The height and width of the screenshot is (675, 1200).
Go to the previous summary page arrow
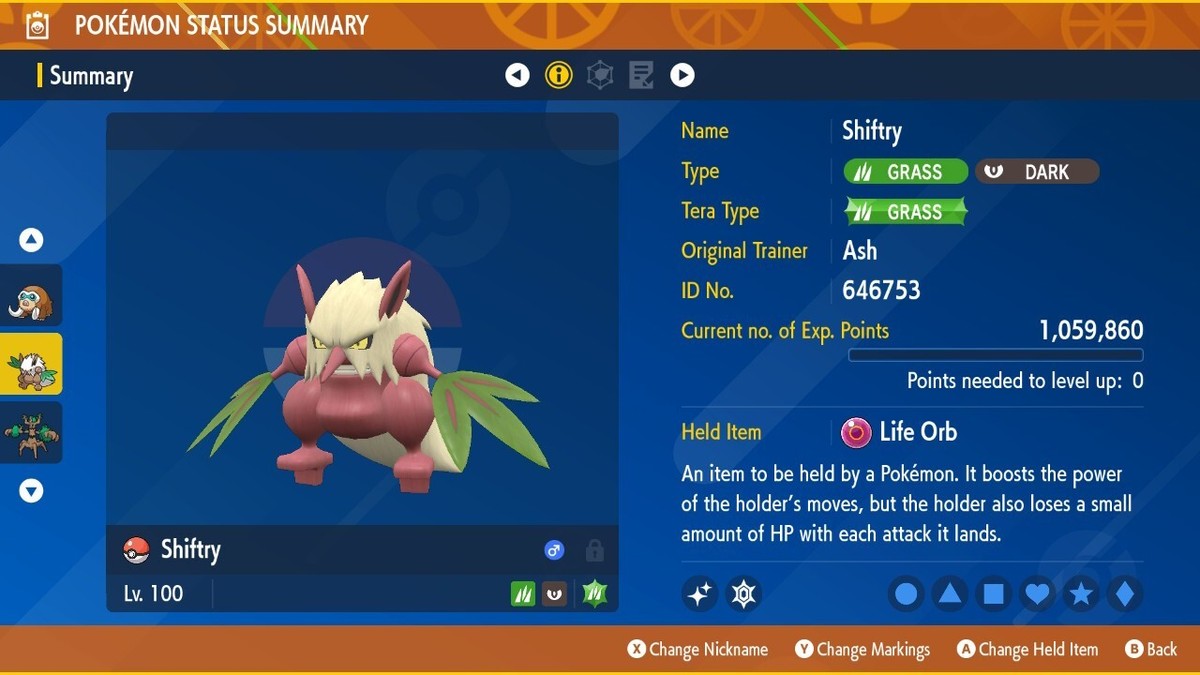click(x=517, y=75)
